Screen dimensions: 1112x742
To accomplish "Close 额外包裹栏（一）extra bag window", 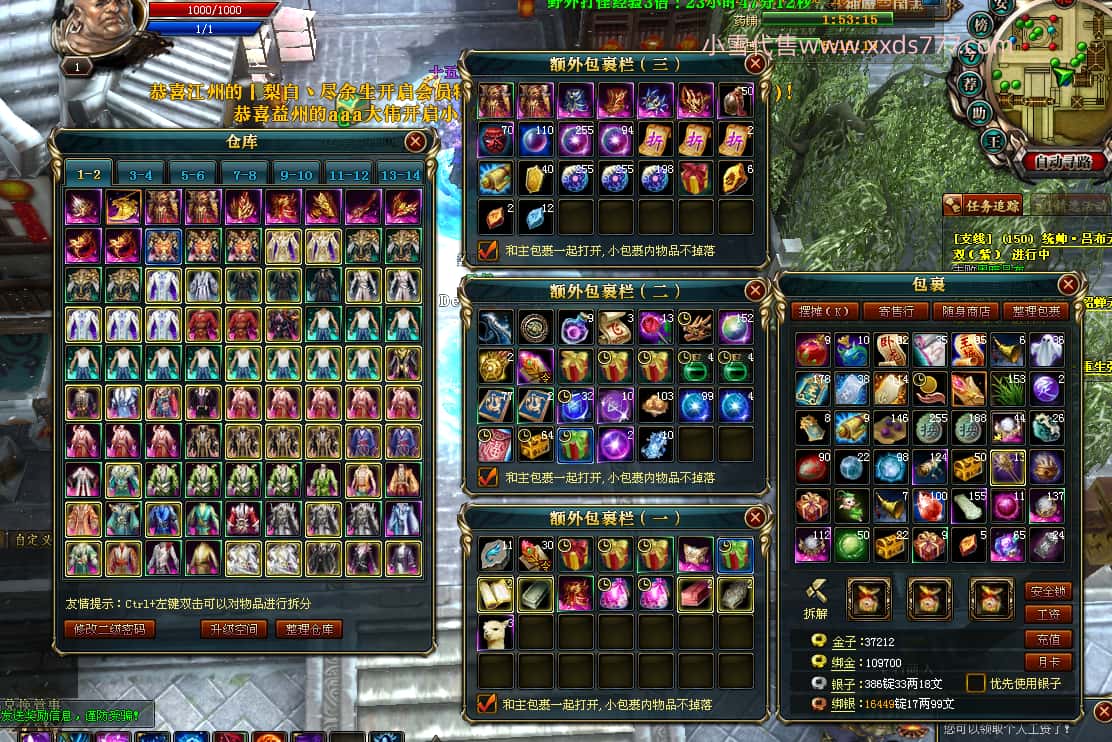I will coord(755,518).
